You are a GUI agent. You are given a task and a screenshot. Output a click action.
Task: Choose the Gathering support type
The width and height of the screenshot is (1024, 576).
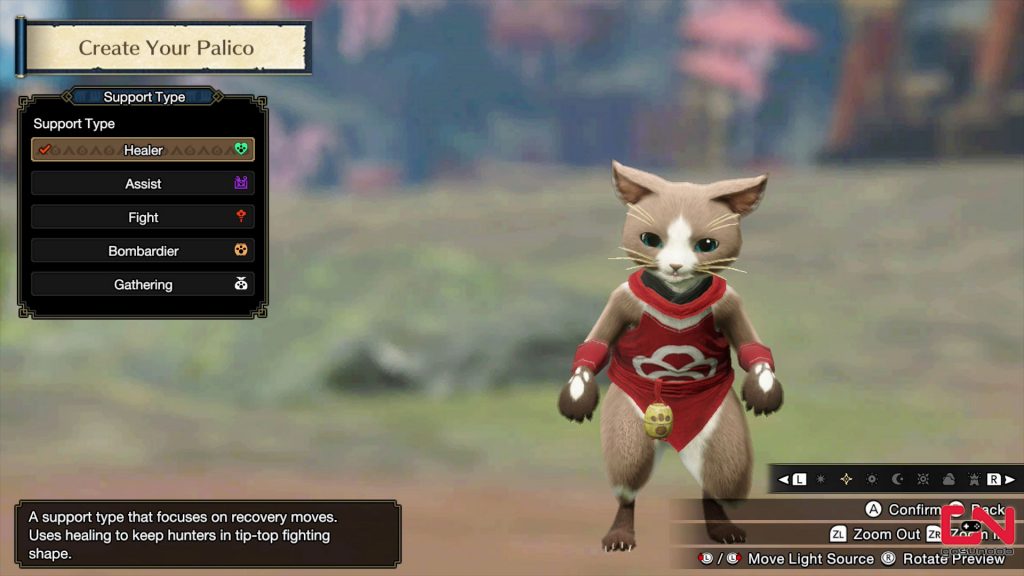[x=143, y=285]
